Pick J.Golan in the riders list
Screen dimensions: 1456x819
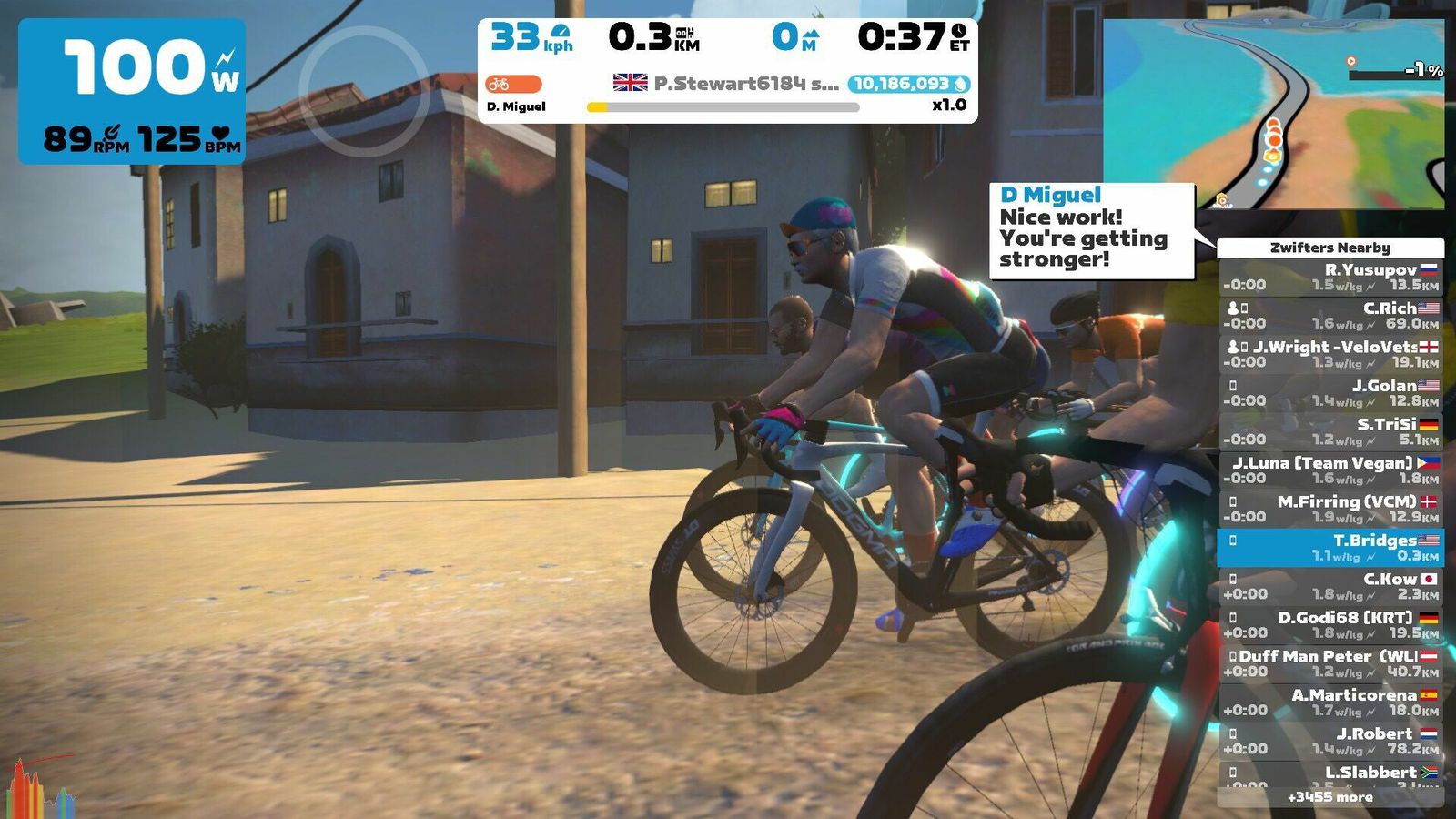pos(1330,392)
